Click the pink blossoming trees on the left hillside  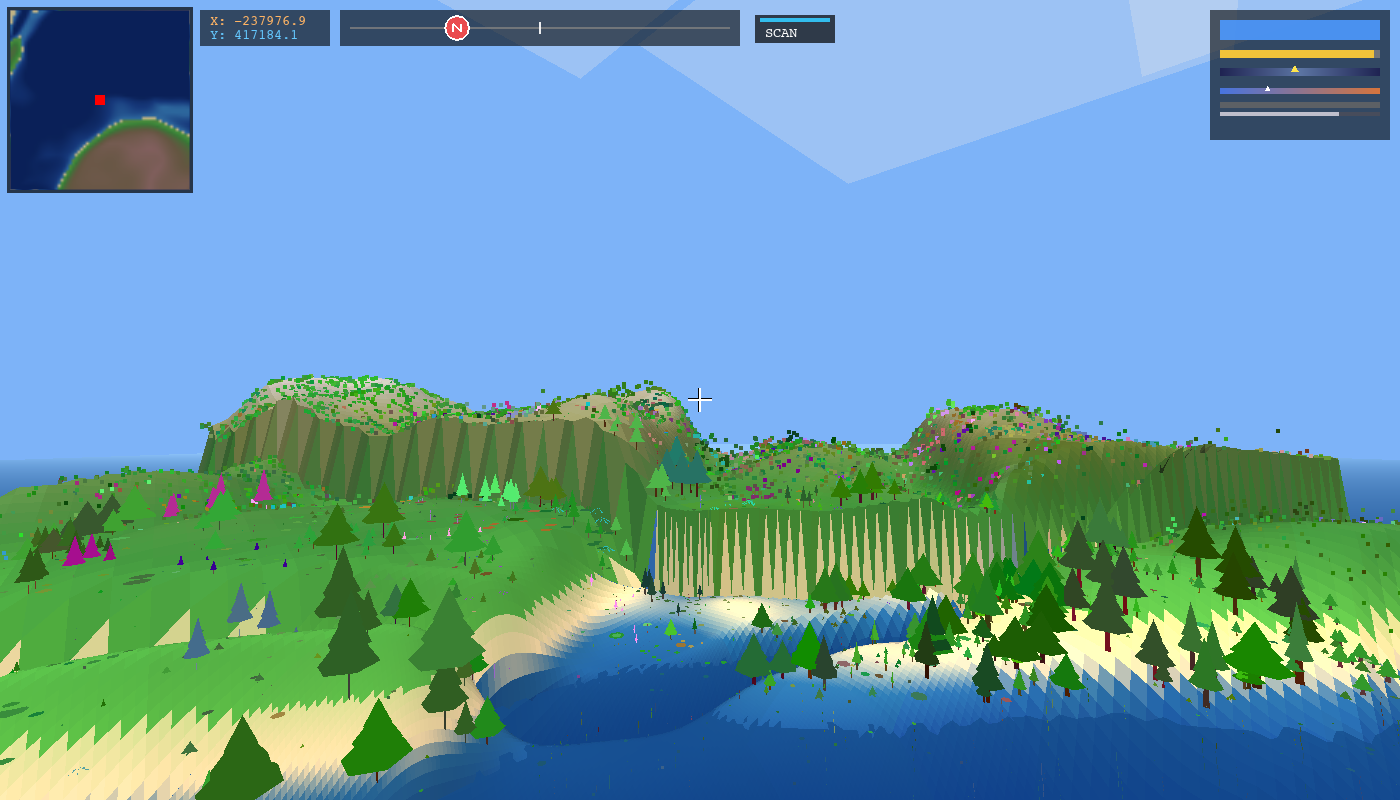(x=80, y=550)
